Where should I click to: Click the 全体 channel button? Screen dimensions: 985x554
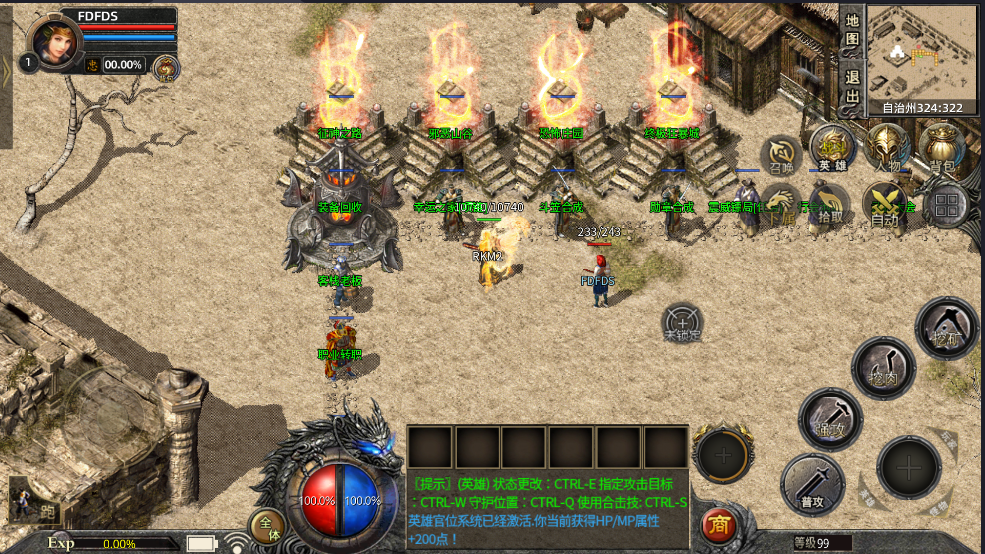tap(267, 525)
